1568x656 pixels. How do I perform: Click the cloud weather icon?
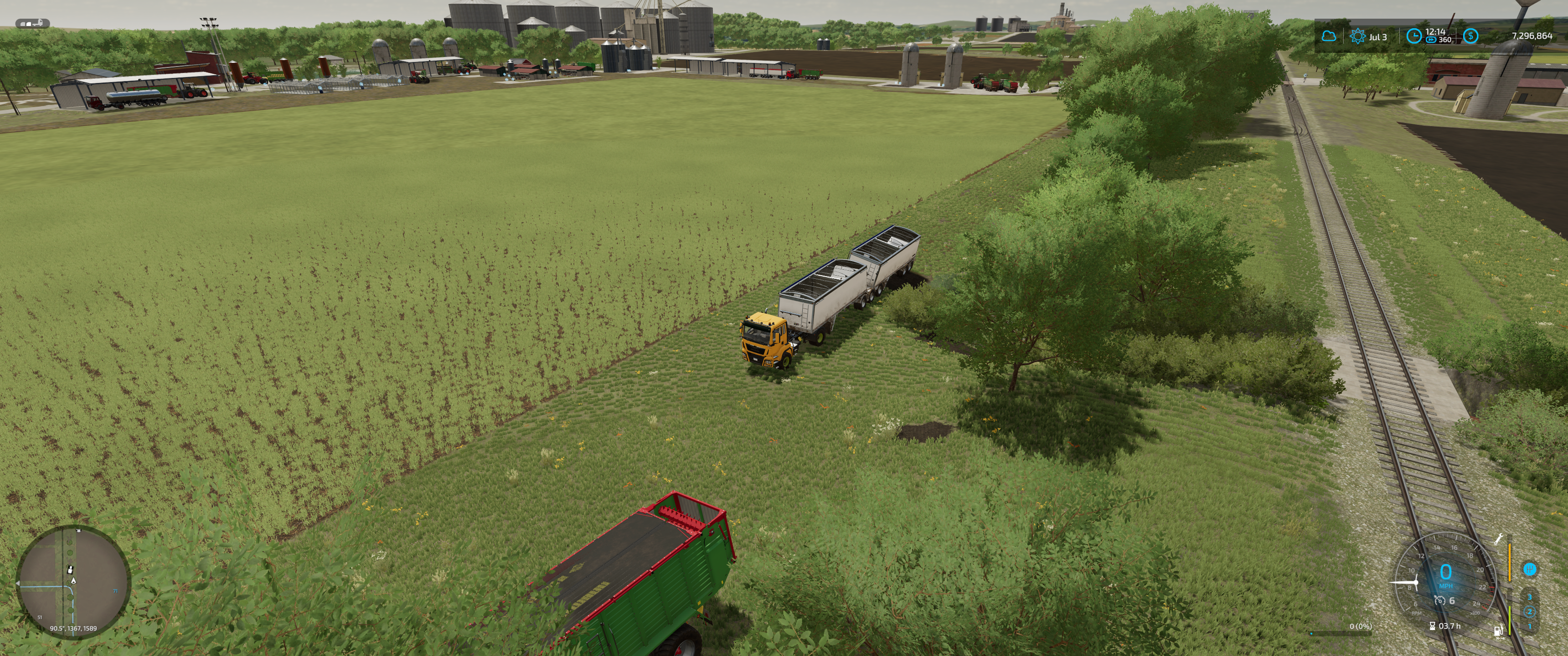1329,36
